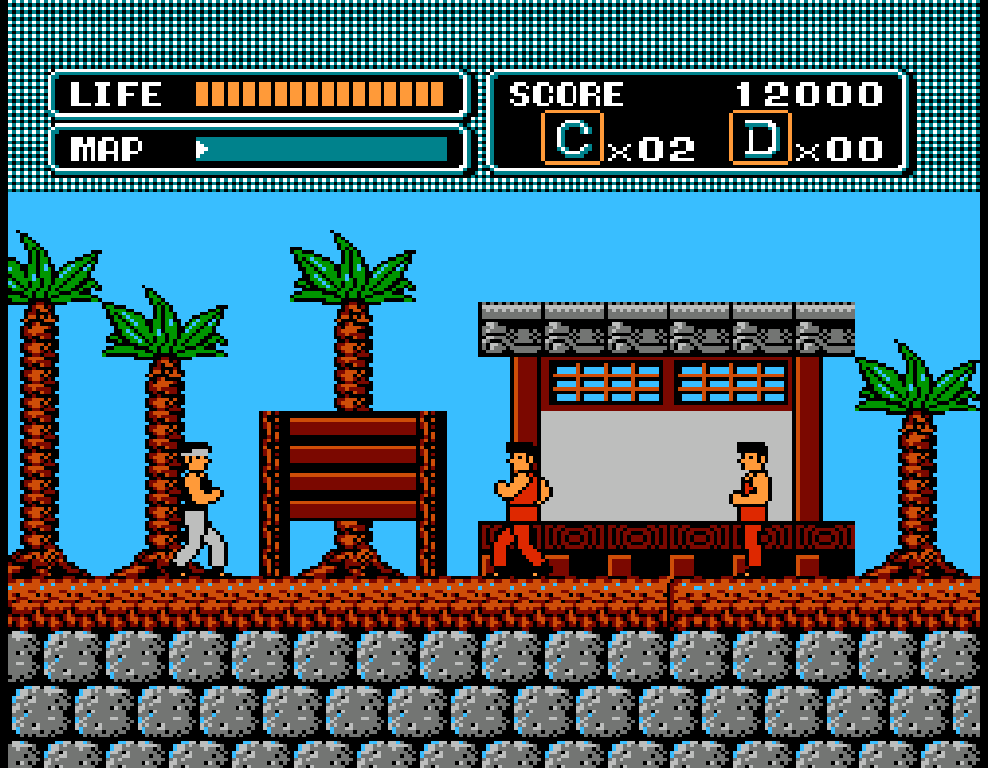Select the D item icon

click(760, 138)
